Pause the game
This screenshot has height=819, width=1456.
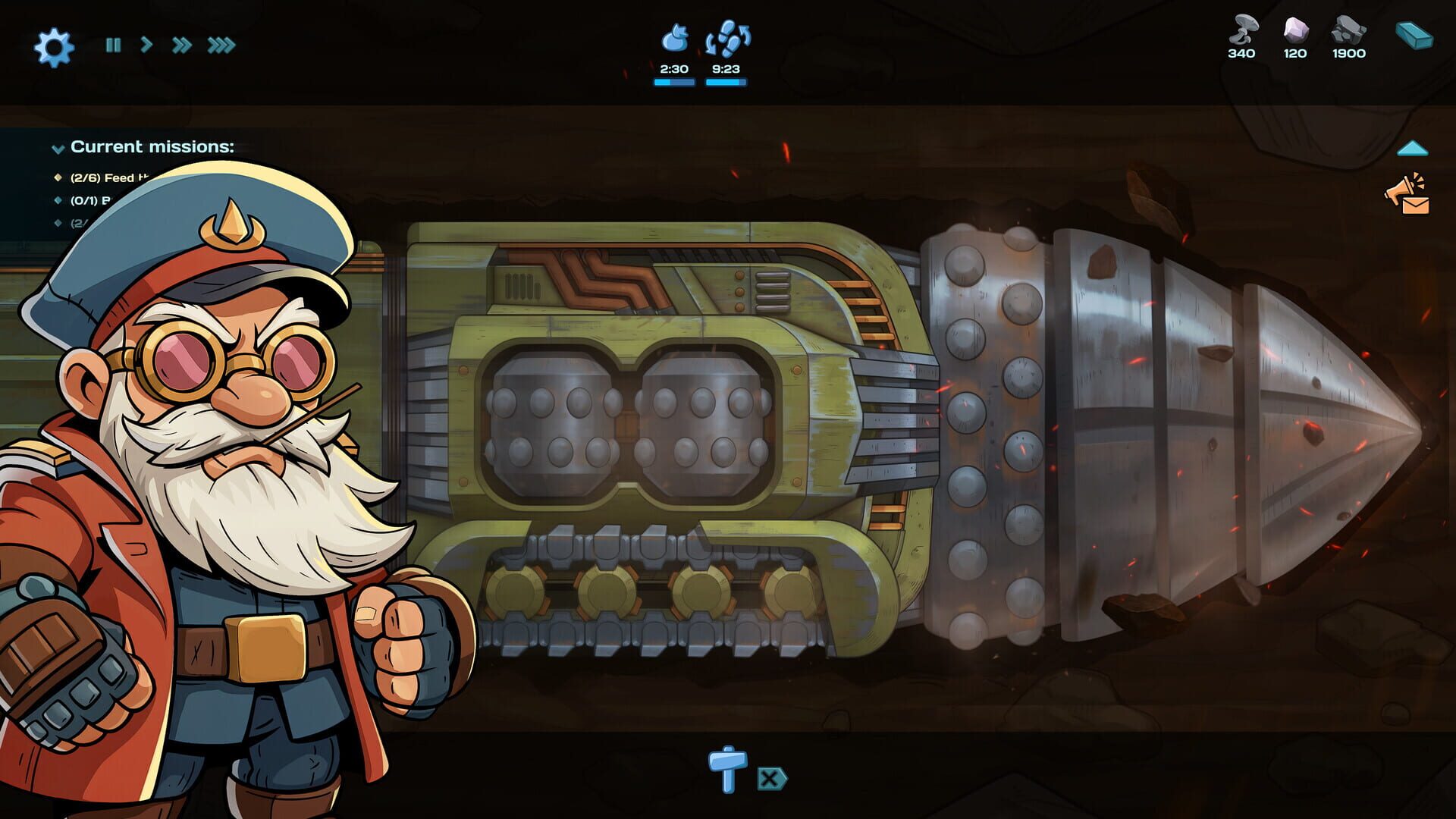pos(112,45)
